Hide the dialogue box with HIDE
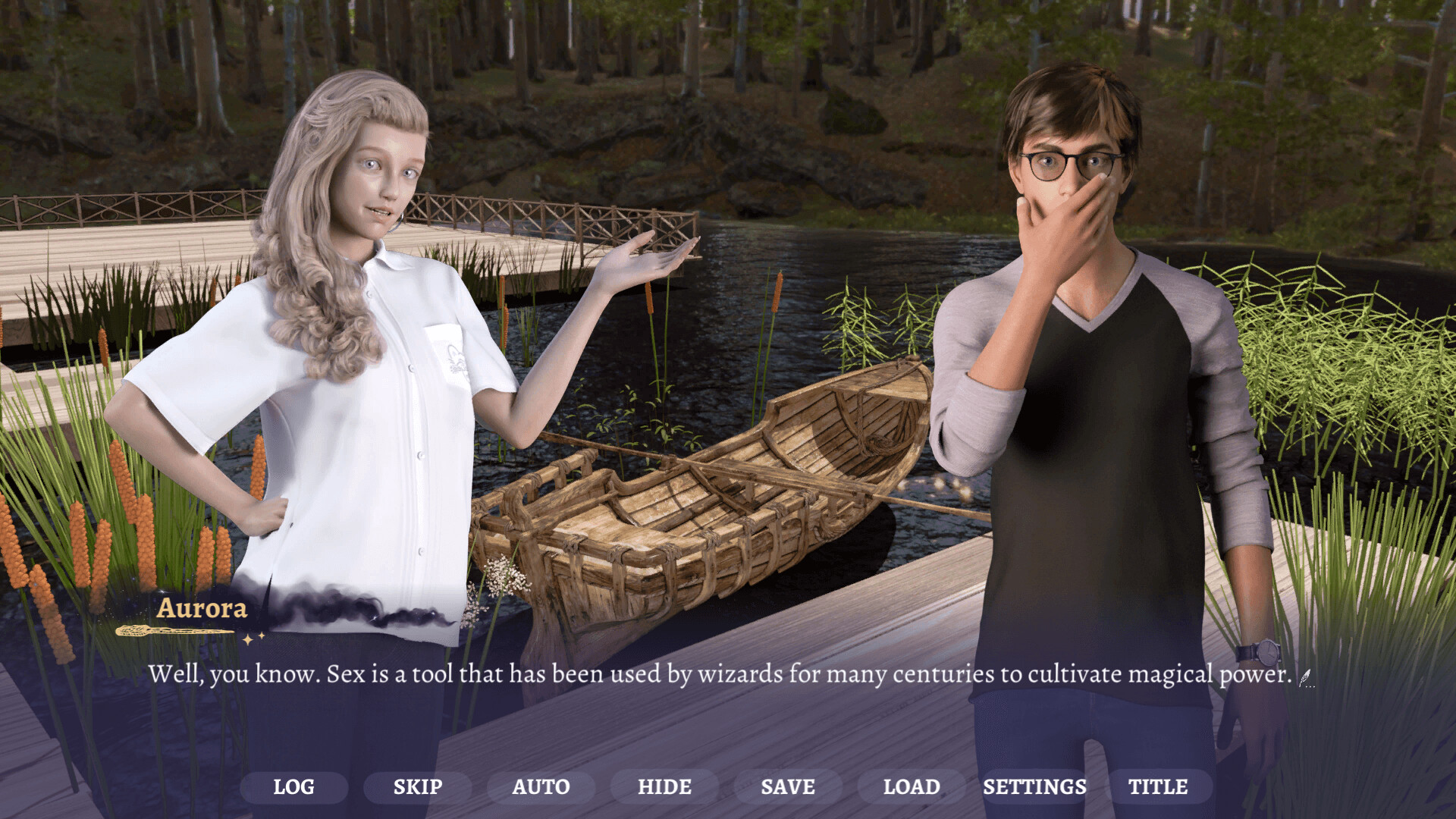The image size is (1456, 819). tap(664, 786)
